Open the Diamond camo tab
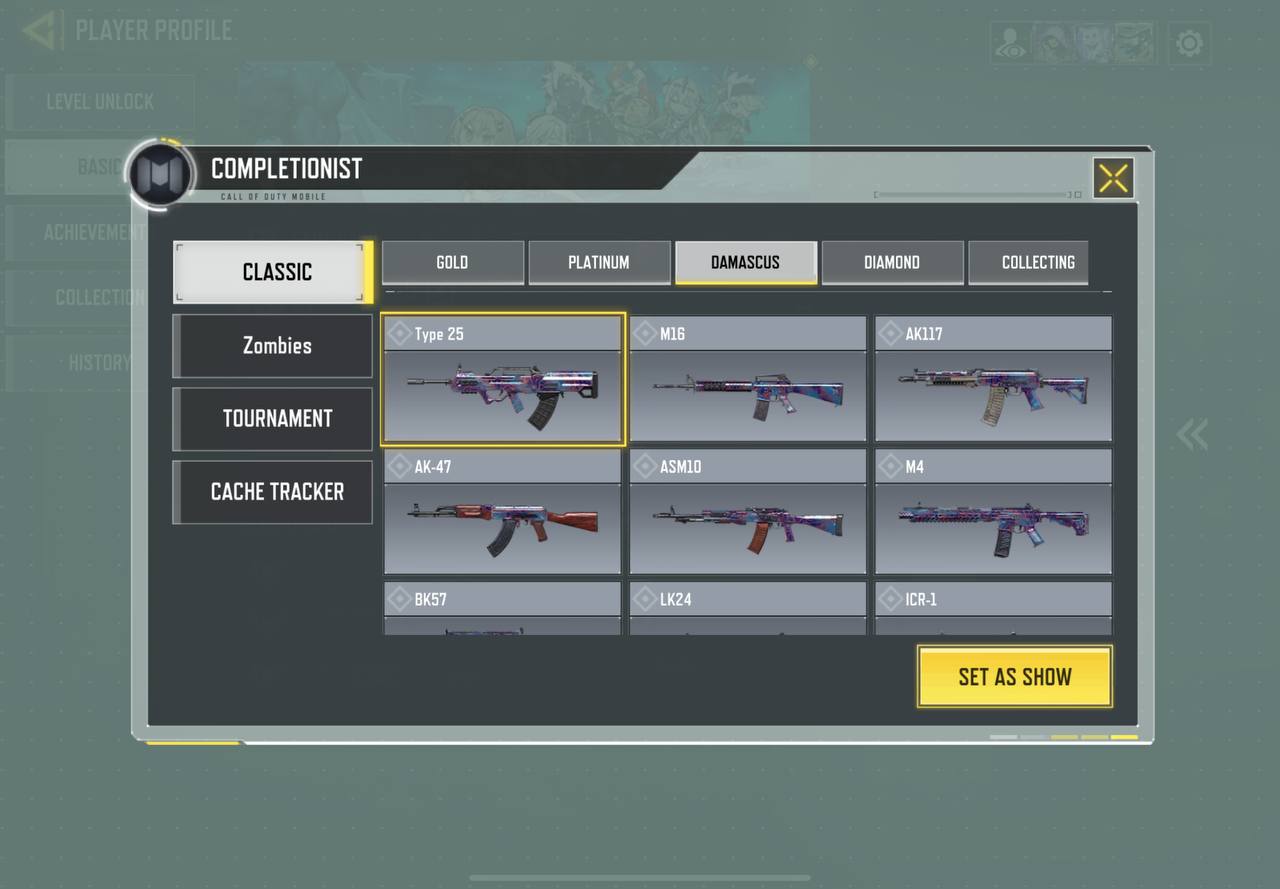The height and width of the screenshot is (889, 1280). 892,263
